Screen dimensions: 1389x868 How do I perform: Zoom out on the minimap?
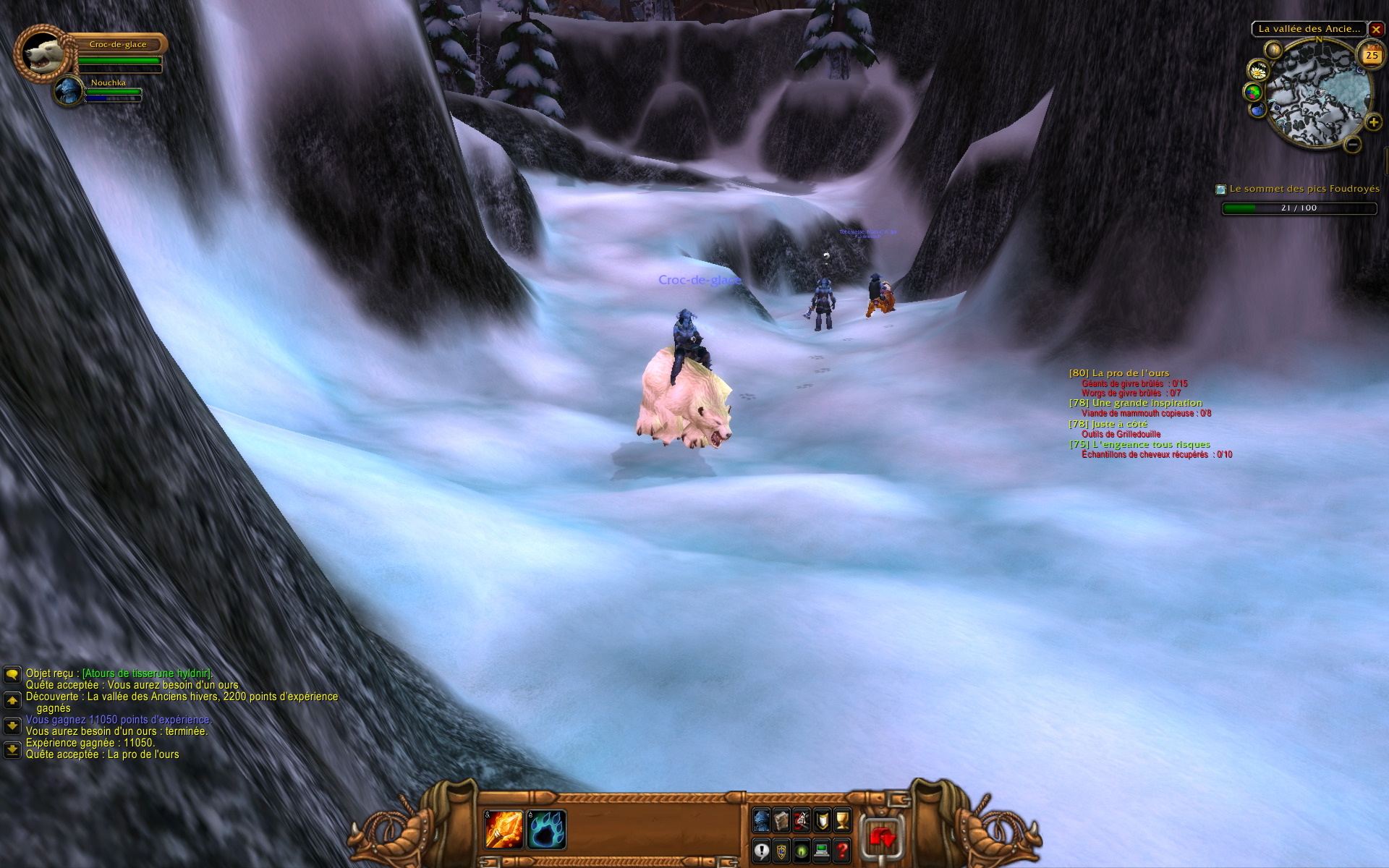pyautogui.click(x=1352, y=145)
